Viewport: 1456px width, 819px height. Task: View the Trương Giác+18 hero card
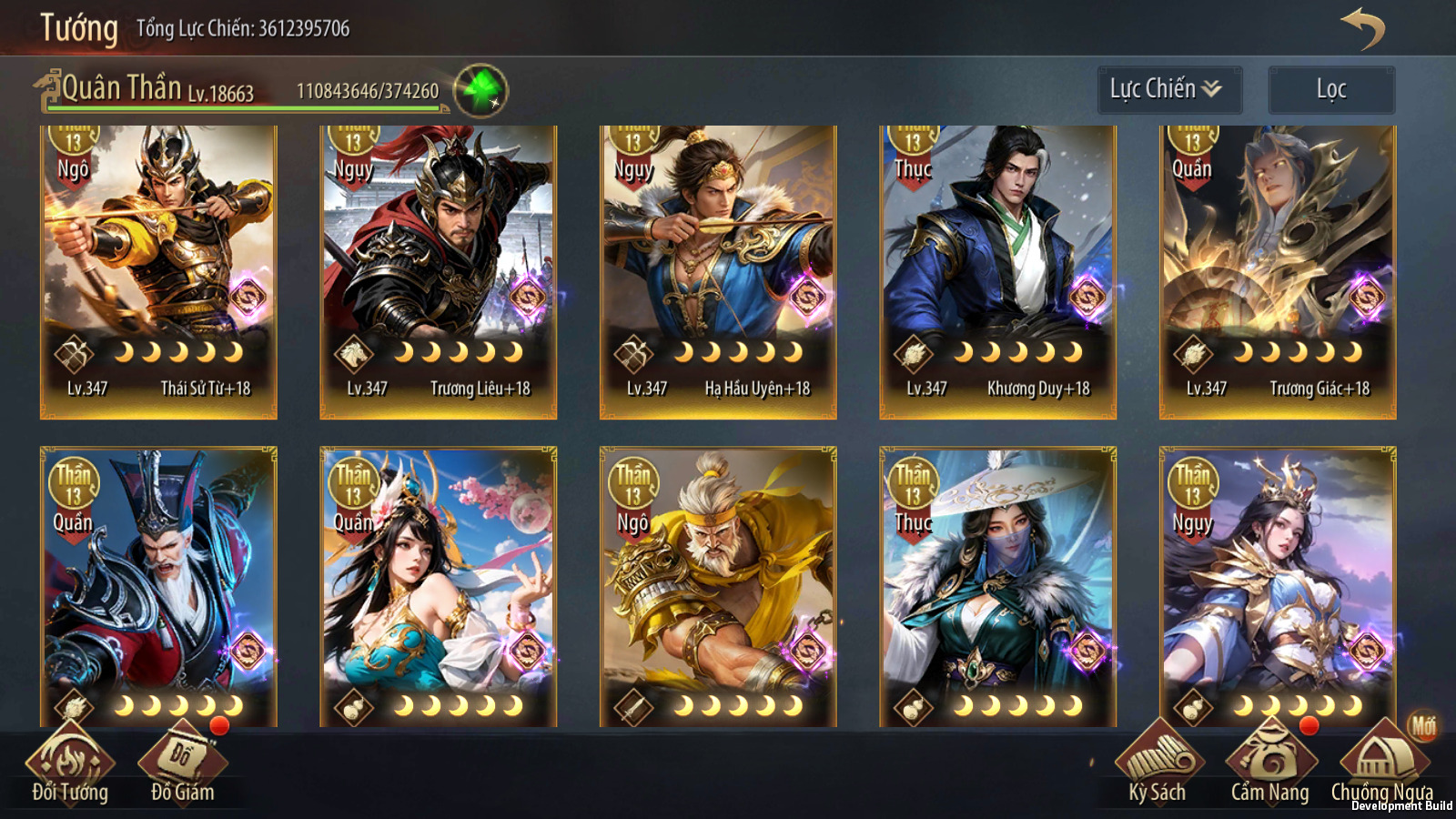pos(1278,271)
